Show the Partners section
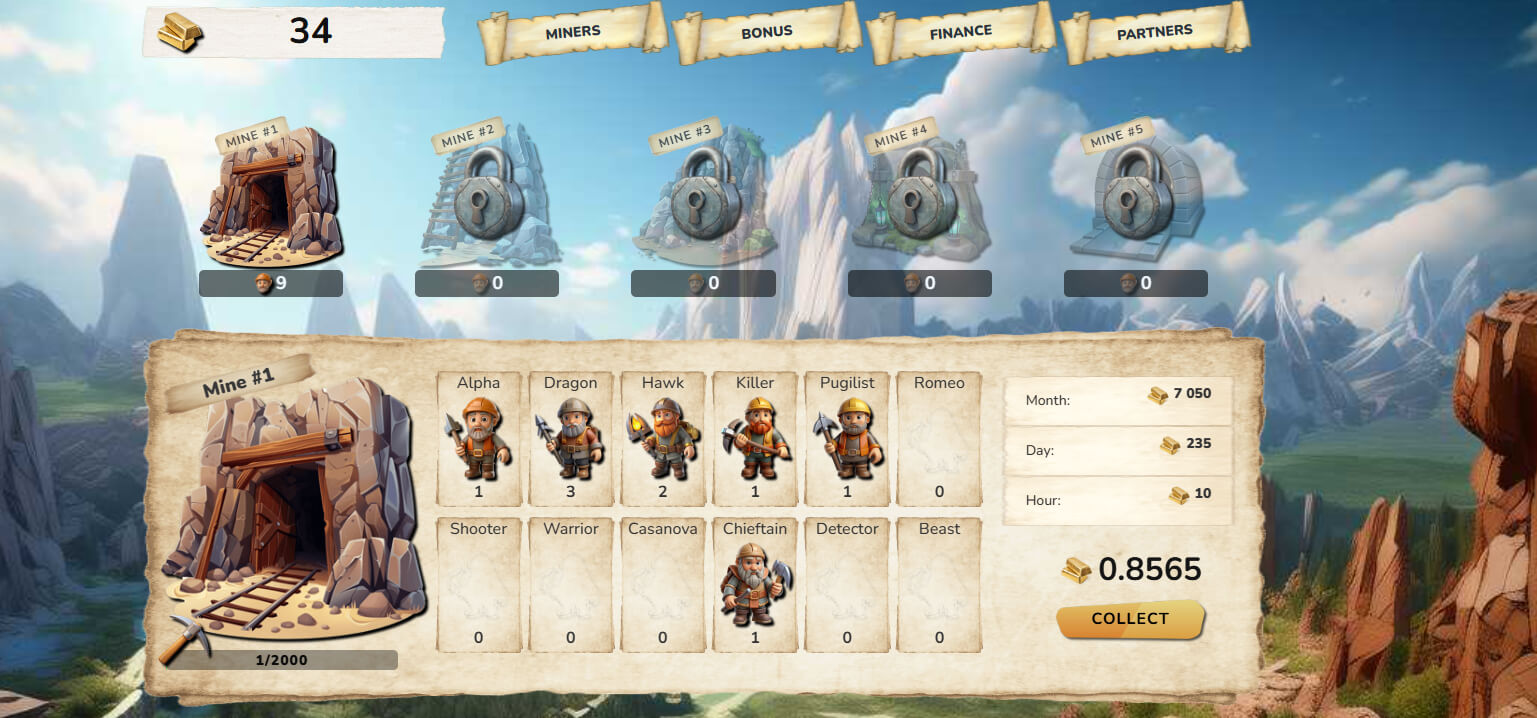The width and height of the screenshot is (1537, 718). [x=1154, y=33]
